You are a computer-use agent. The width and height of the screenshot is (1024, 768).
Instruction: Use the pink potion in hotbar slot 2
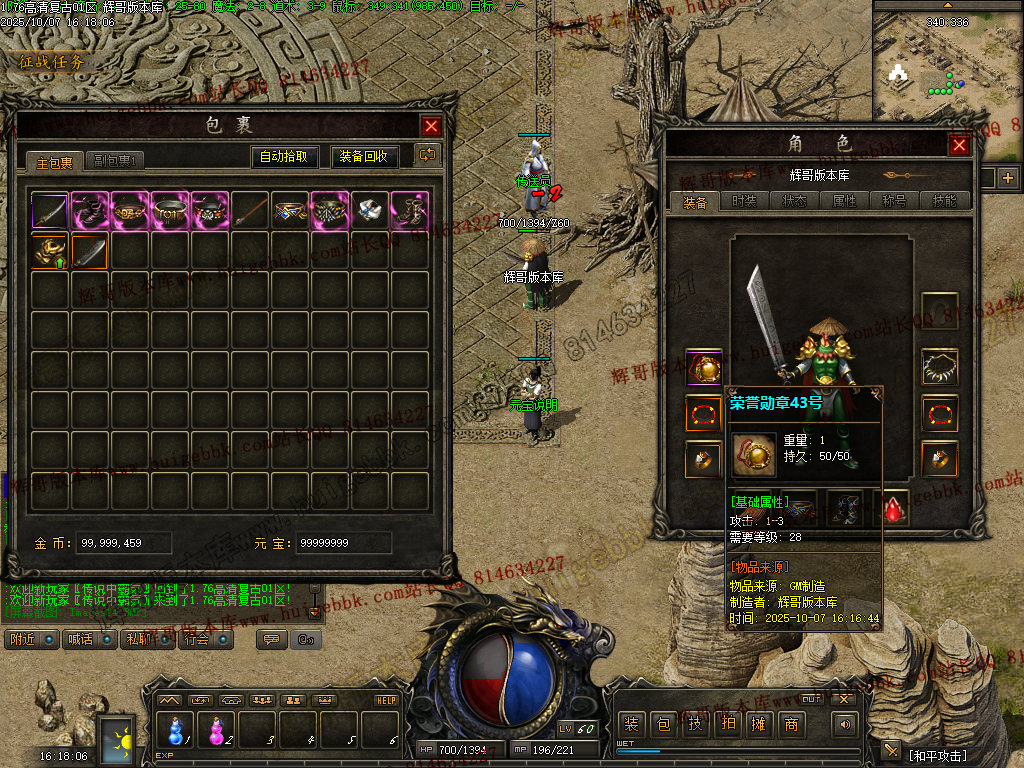216,731
